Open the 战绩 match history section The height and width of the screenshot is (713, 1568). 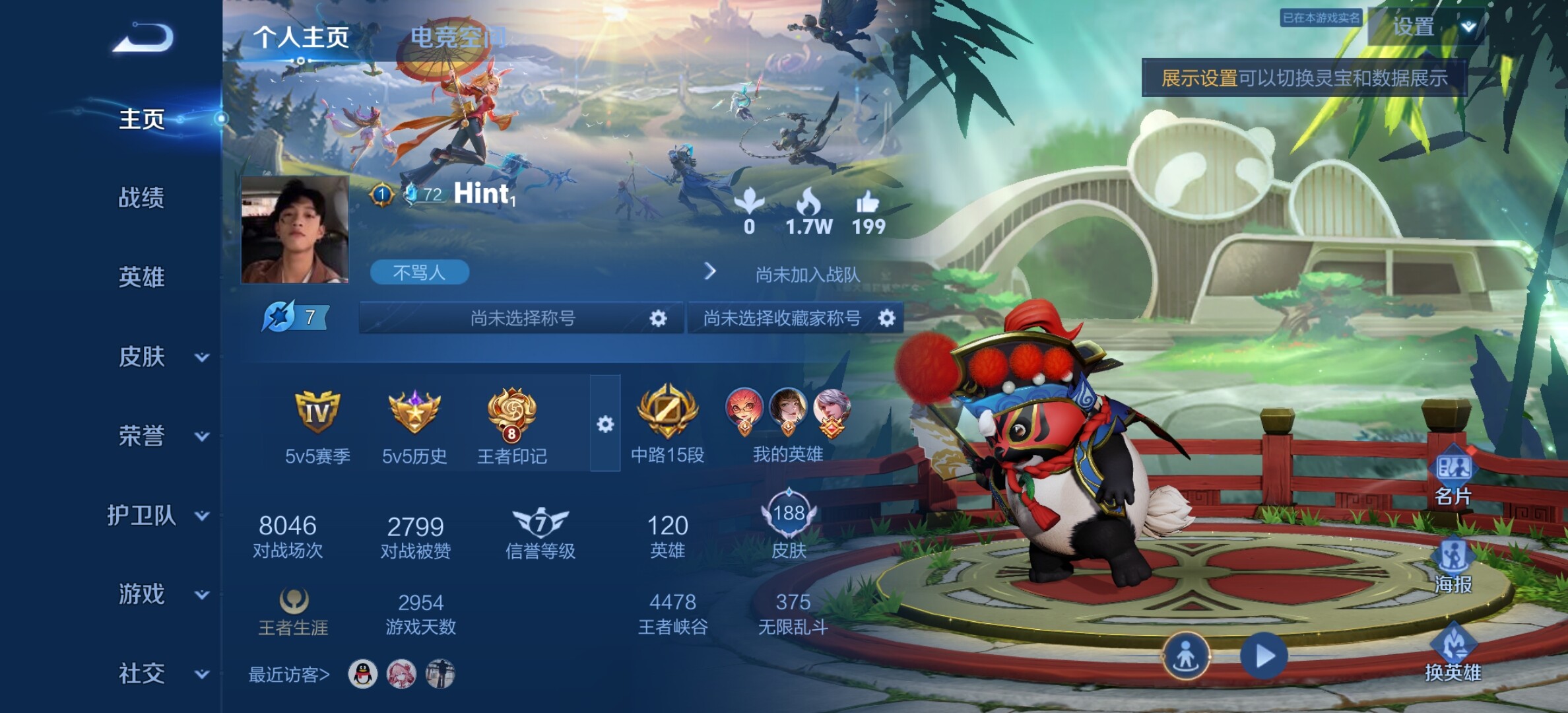tap(141, 197)
